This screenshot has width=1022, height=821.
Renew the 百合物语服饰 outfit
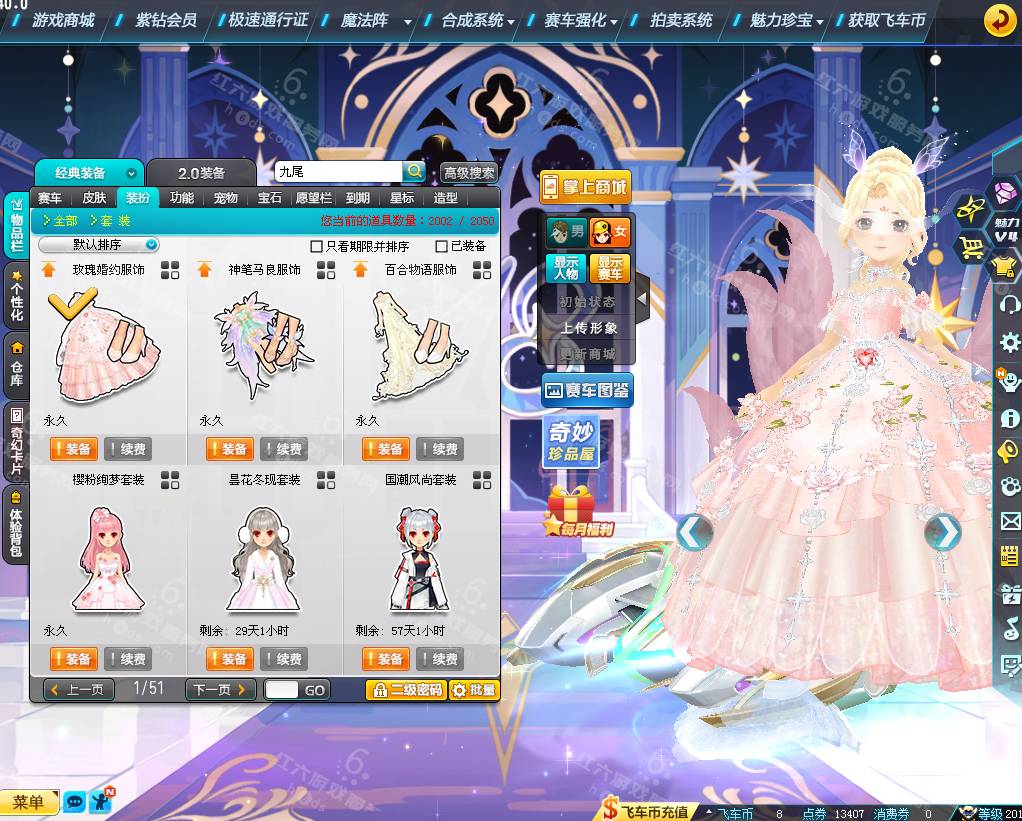point(439,449)
